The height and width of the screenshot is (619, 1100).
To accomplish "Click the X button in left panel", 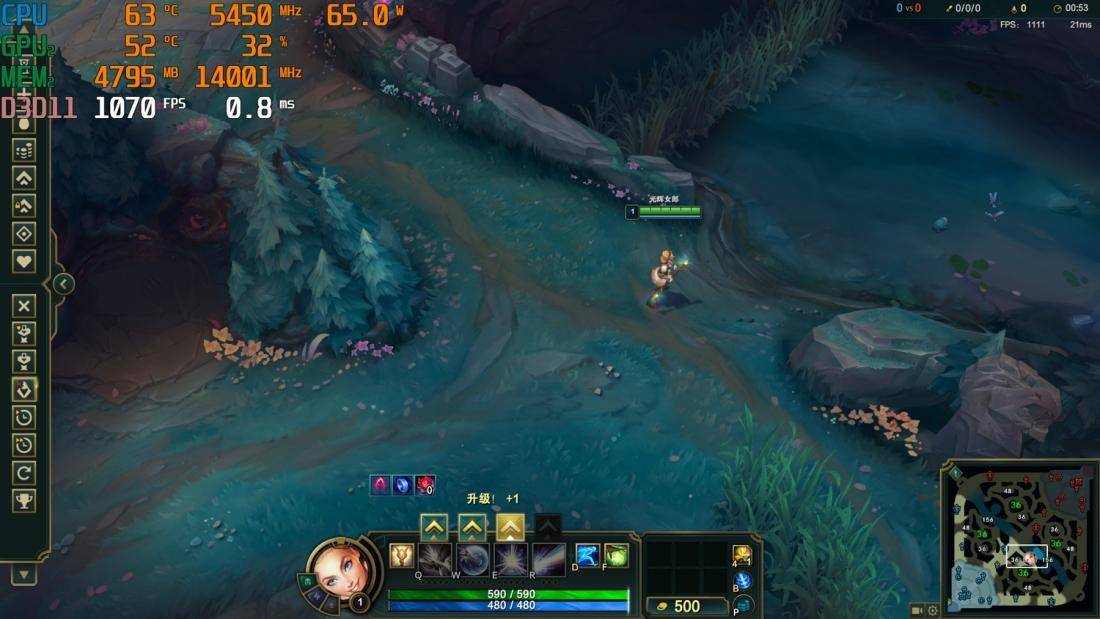I will 24,305.
